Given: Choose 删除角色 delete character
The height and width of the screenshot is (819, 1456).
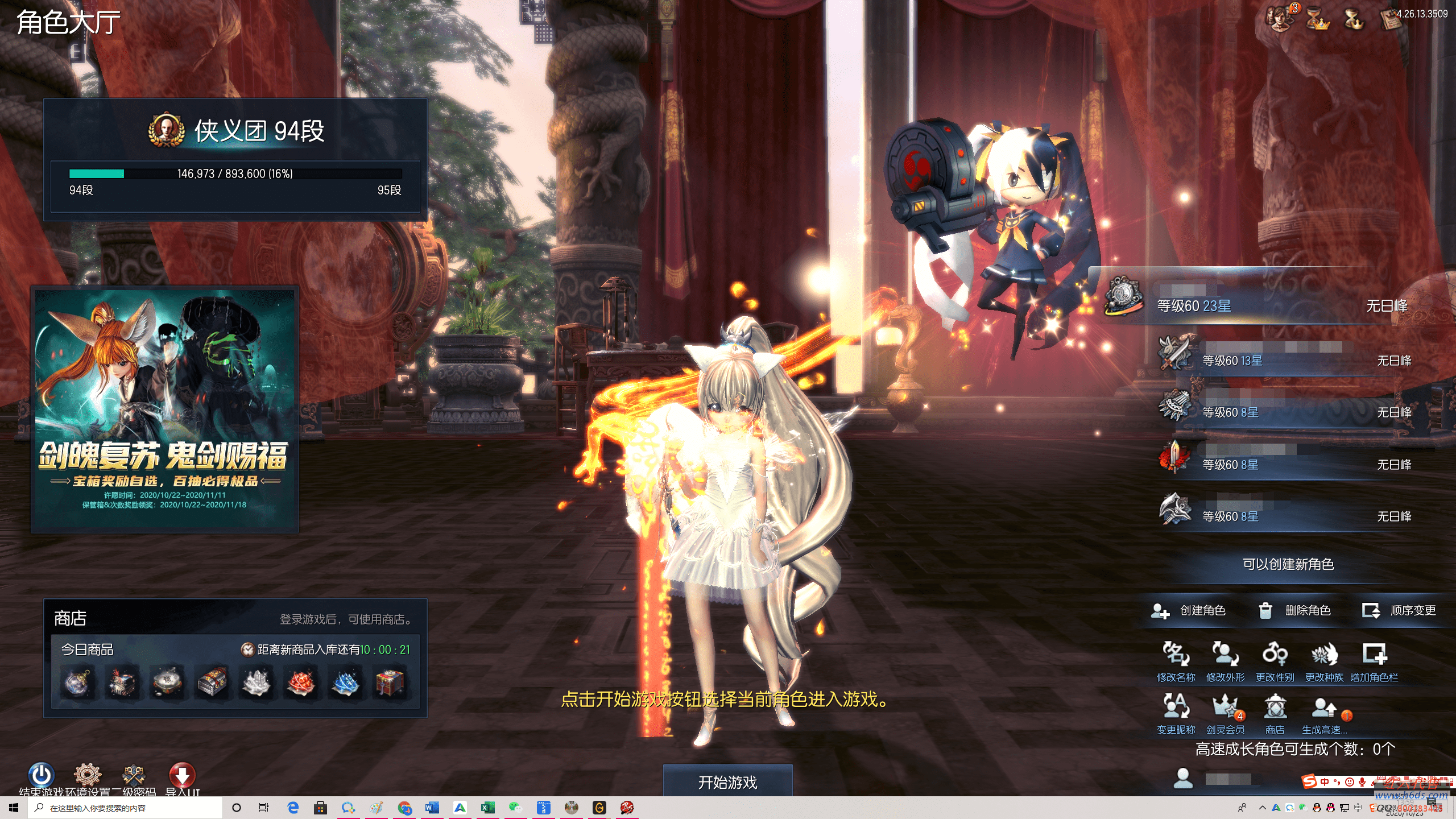Looking at the screenshot, I should coord(1294,611).
